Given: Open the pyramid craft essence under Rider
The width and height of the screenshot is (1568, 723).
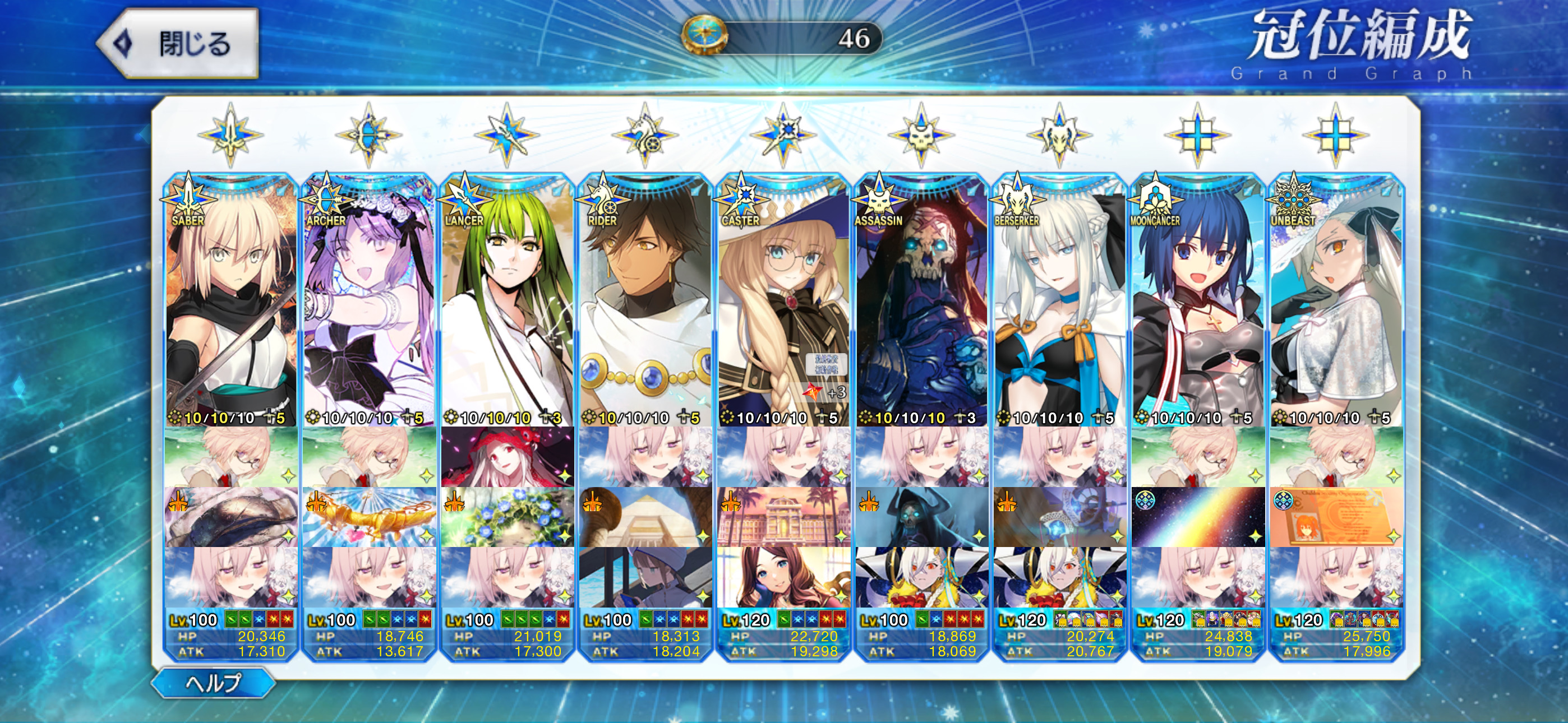Looking at the screenshot, I should (645, 517).
